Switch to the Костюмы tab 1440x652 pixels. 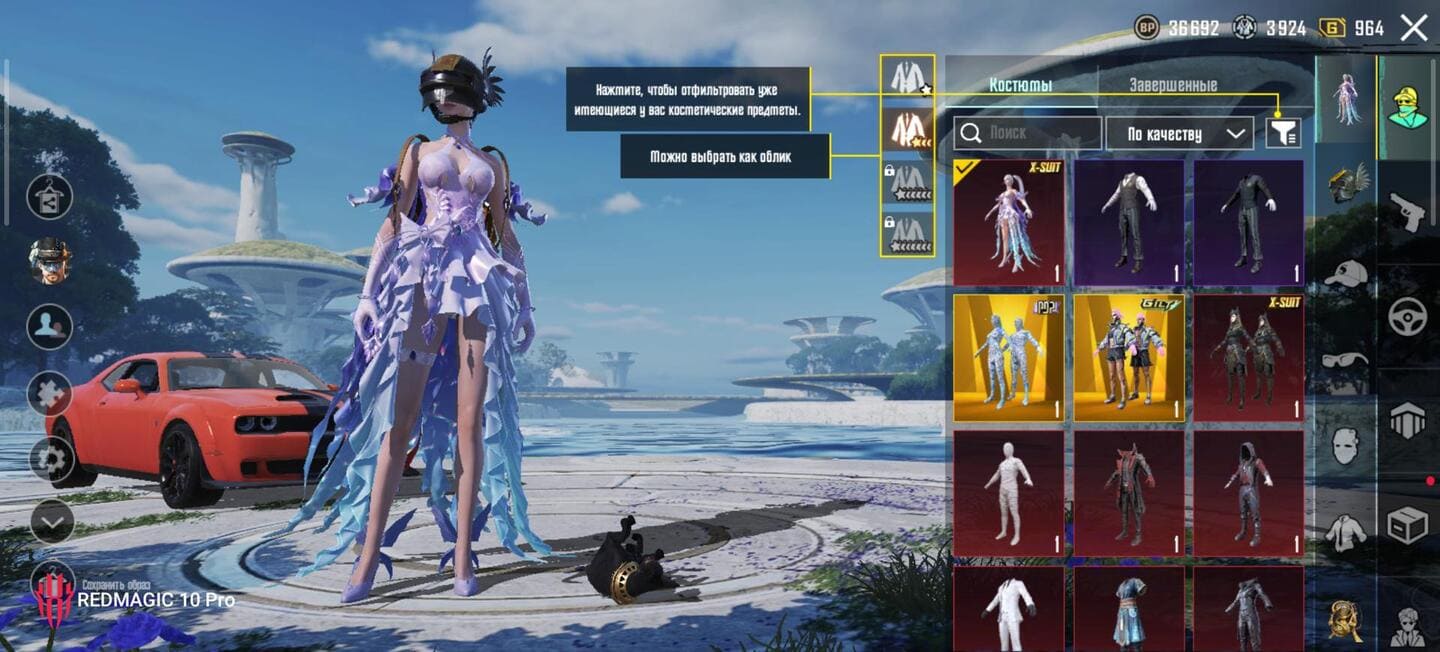1020,85
